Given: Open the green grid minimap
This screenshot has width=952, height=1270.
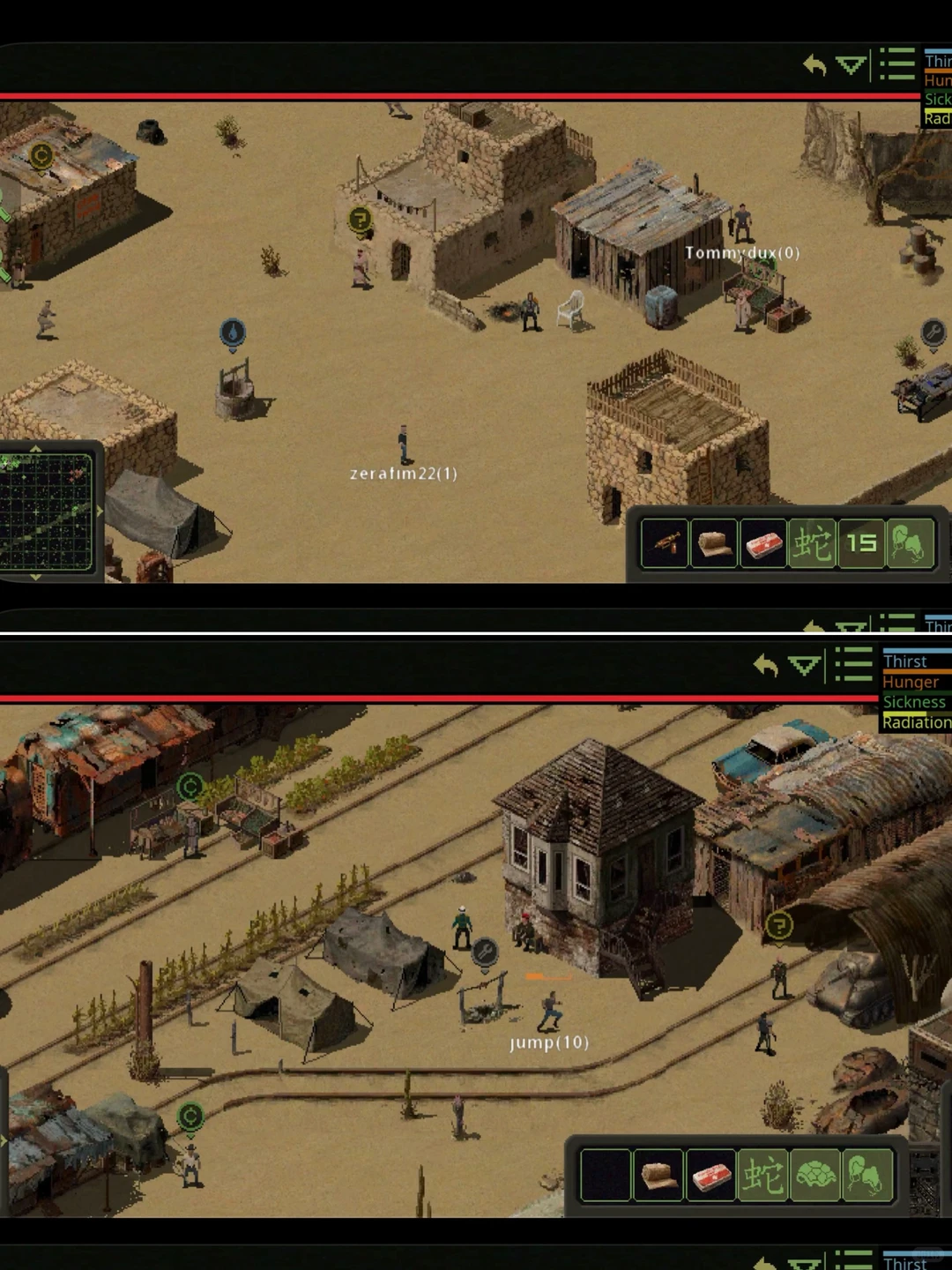Looking at the screenshot, I should [x=46, y=512].
